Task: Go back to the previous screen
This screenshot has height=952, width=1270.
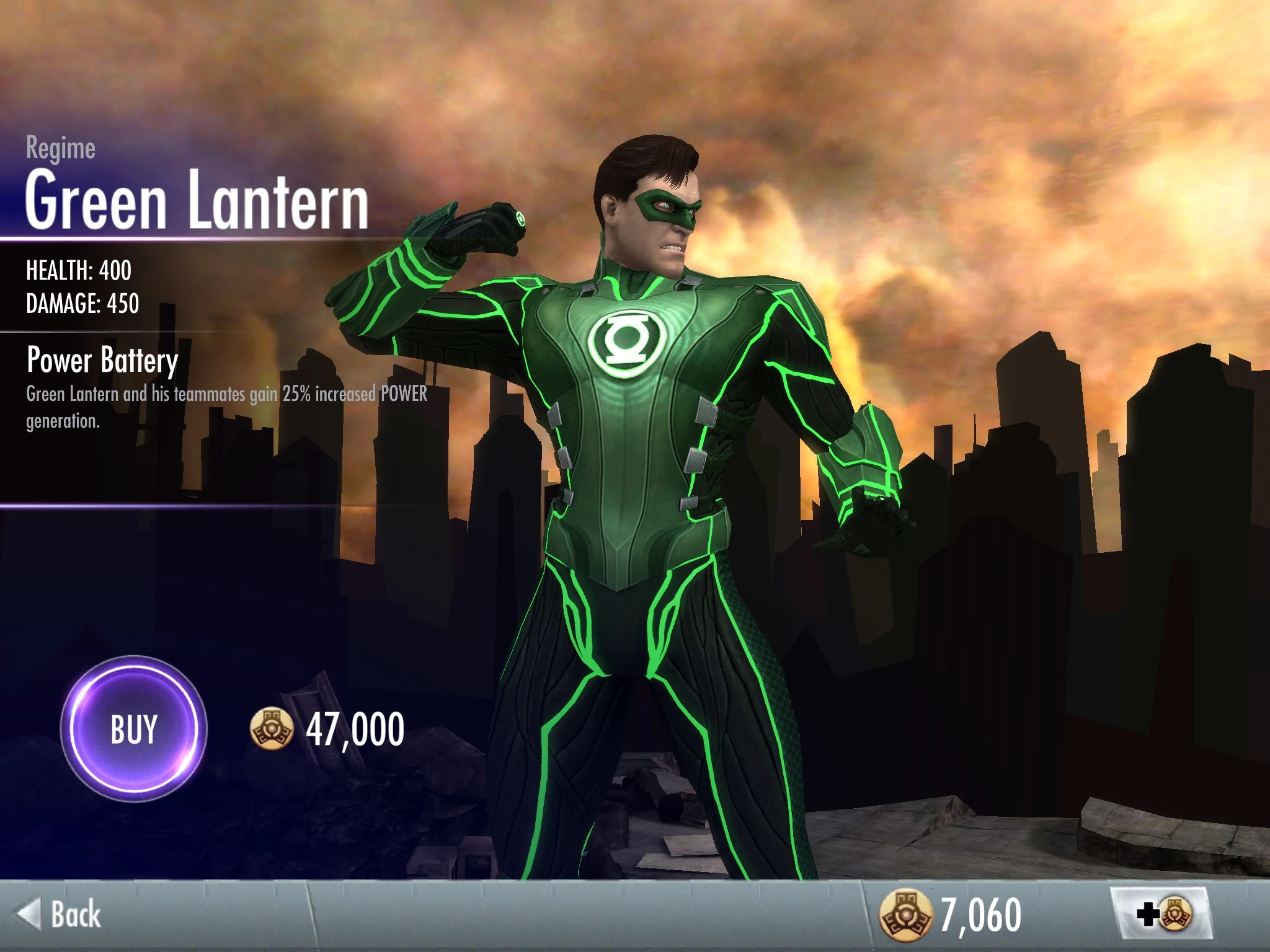Action: [x=60, y=915]
